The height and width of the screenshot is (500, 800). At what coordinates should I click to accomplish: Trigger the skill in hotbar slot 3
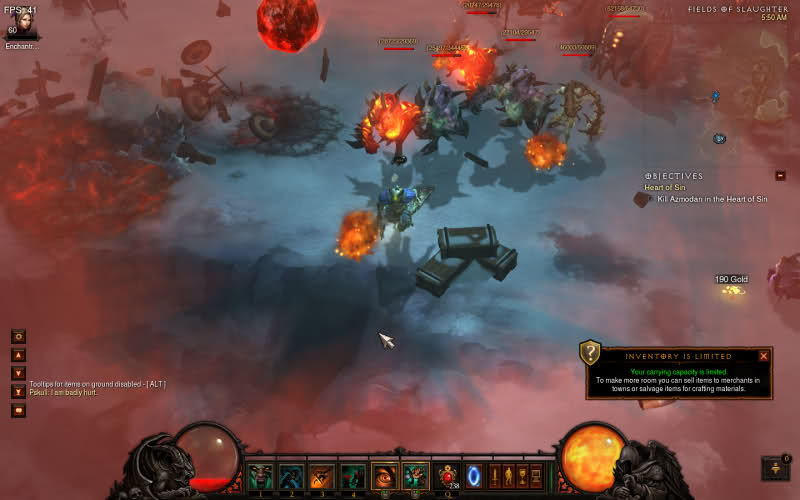[x=322, y=476]
